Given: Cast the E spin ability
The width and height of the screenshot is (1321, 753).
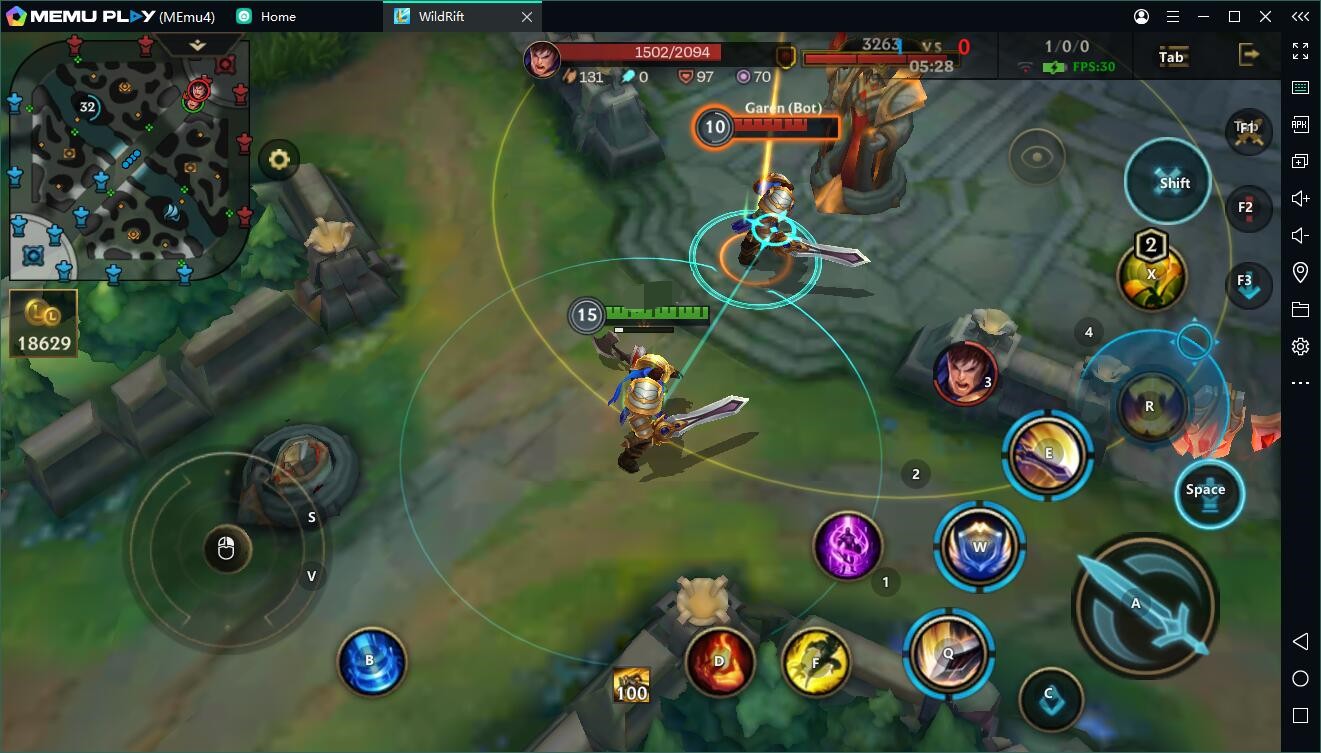Looking at the screenshot, I should [x=1047, y=455].
